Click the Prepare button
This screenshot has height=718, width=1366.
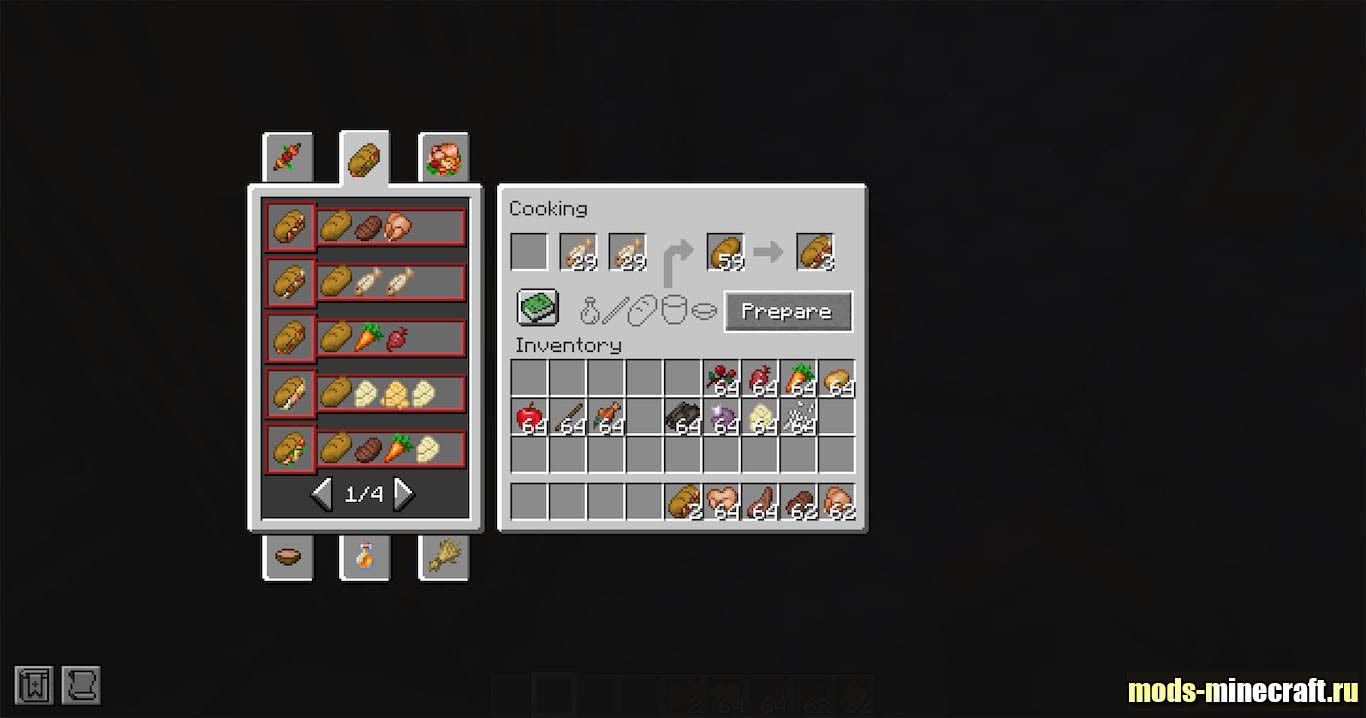[x=788, y=312]
